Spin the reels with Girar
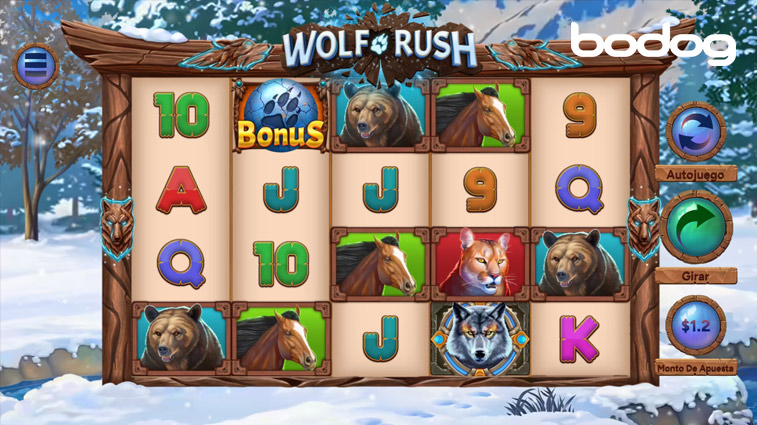This screenshot has width=757, height=425. coord(695,228)
